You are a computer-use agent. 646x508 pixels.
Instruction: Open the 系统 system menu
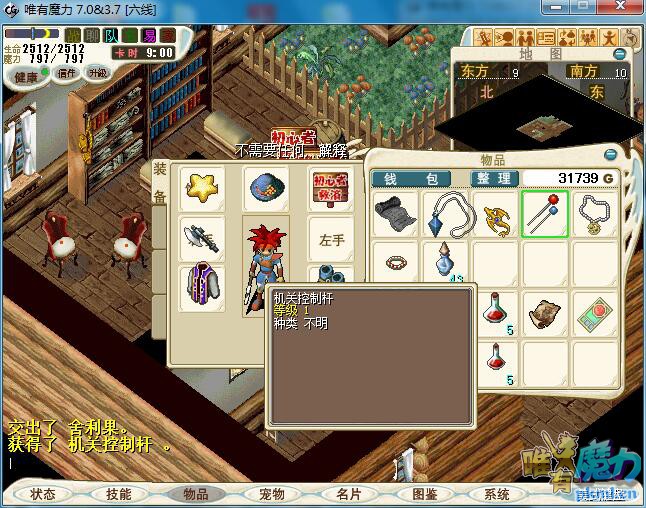(497, 494)
